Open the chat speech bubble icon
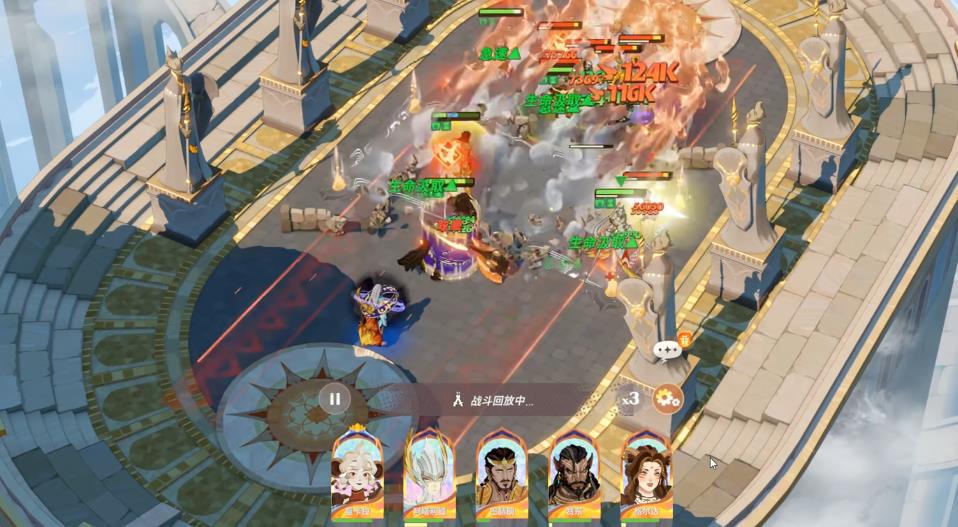Image resolution: width=958 pixels, height=527 pixels. (667, 350)
